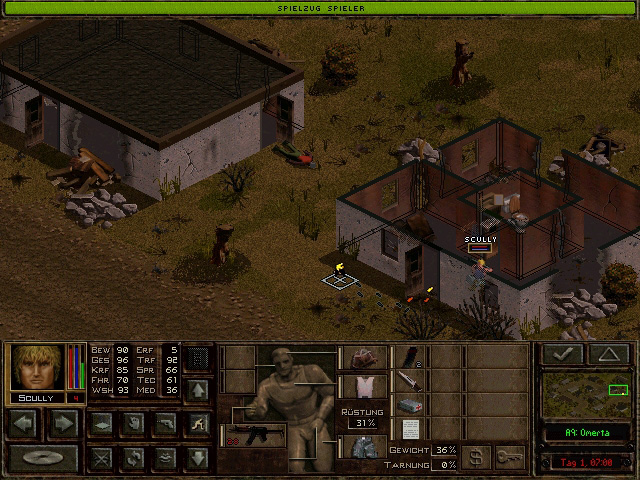Switch to the previous mercenary with left arrow

[x=26, y=423]
